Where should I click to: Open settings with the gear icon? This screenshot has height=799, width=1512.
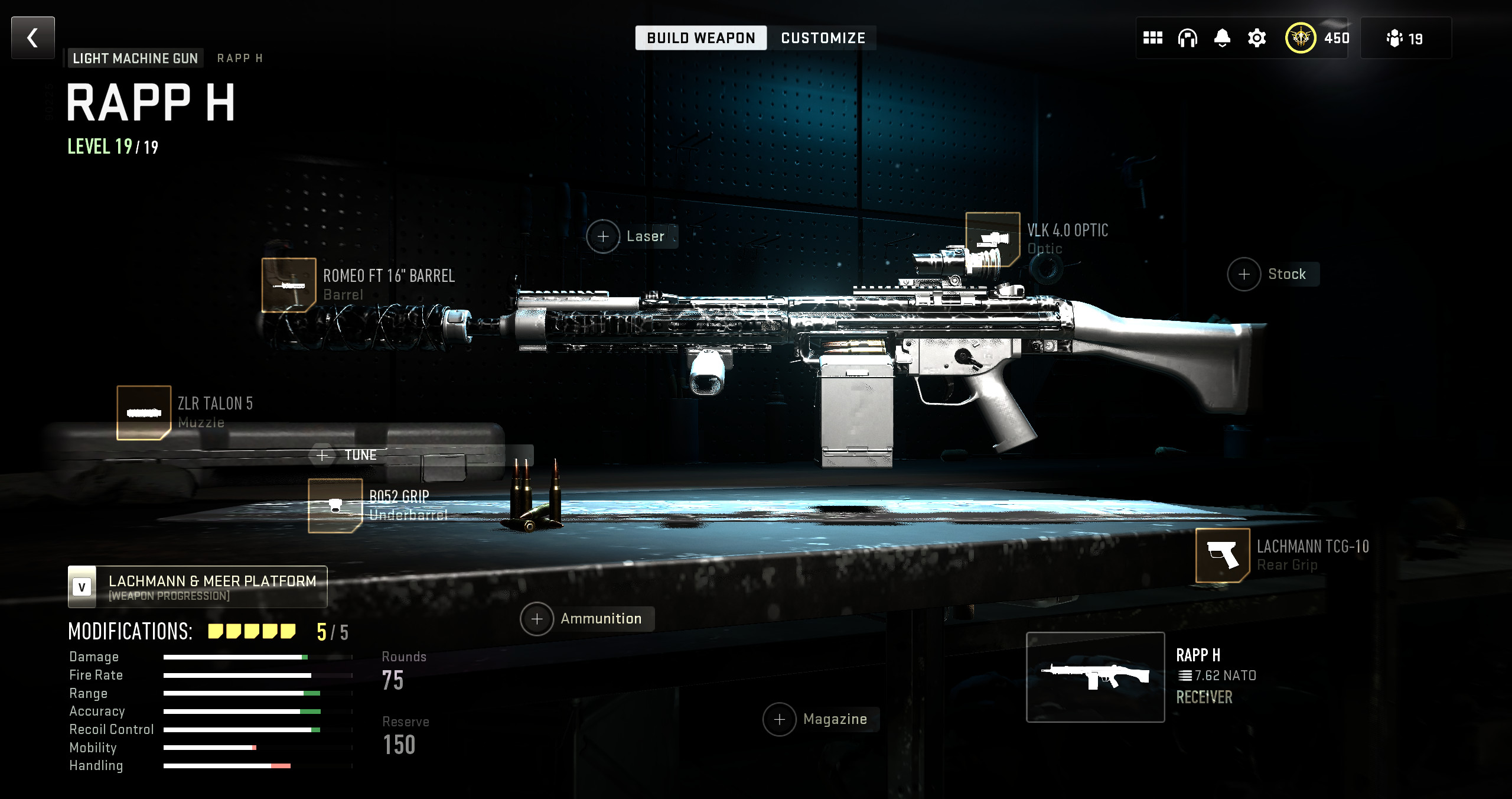click(x=1257, y=38)
